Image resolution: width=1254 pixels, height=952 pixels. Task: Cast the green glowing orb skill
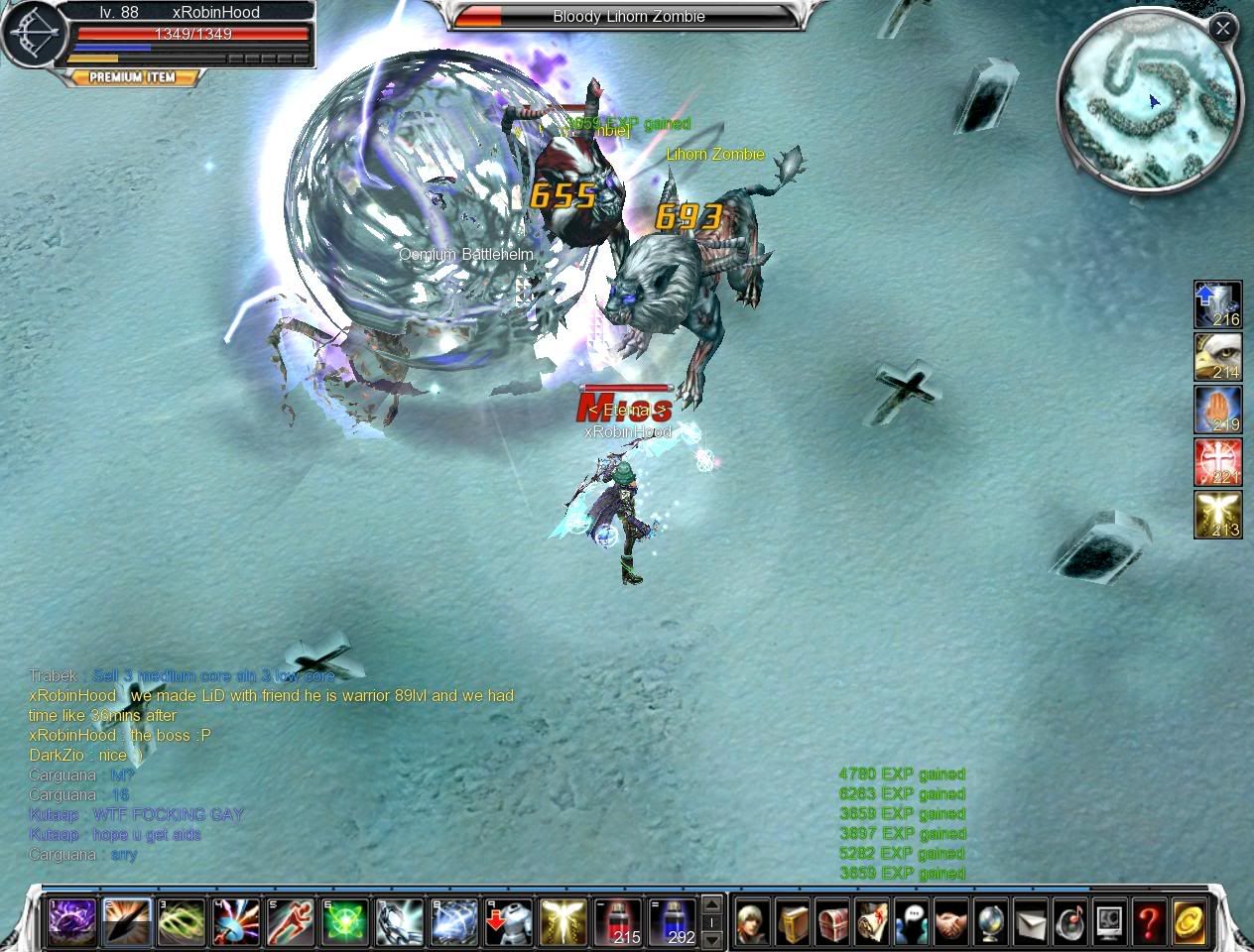(x=344, y=922)
